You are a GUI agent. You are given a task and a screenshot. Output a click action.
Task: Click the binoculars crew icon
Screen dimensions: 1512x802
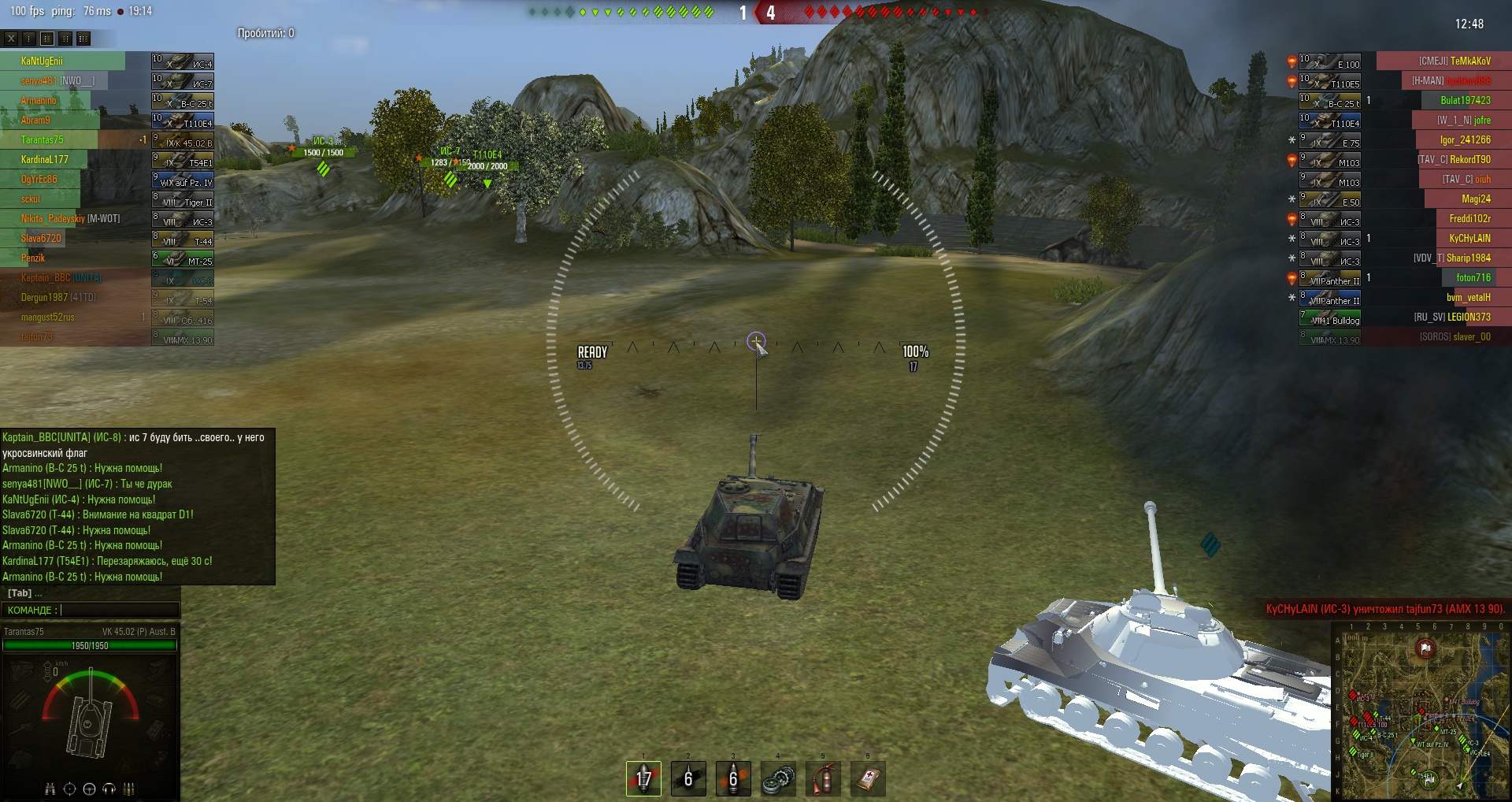[50, 789]
